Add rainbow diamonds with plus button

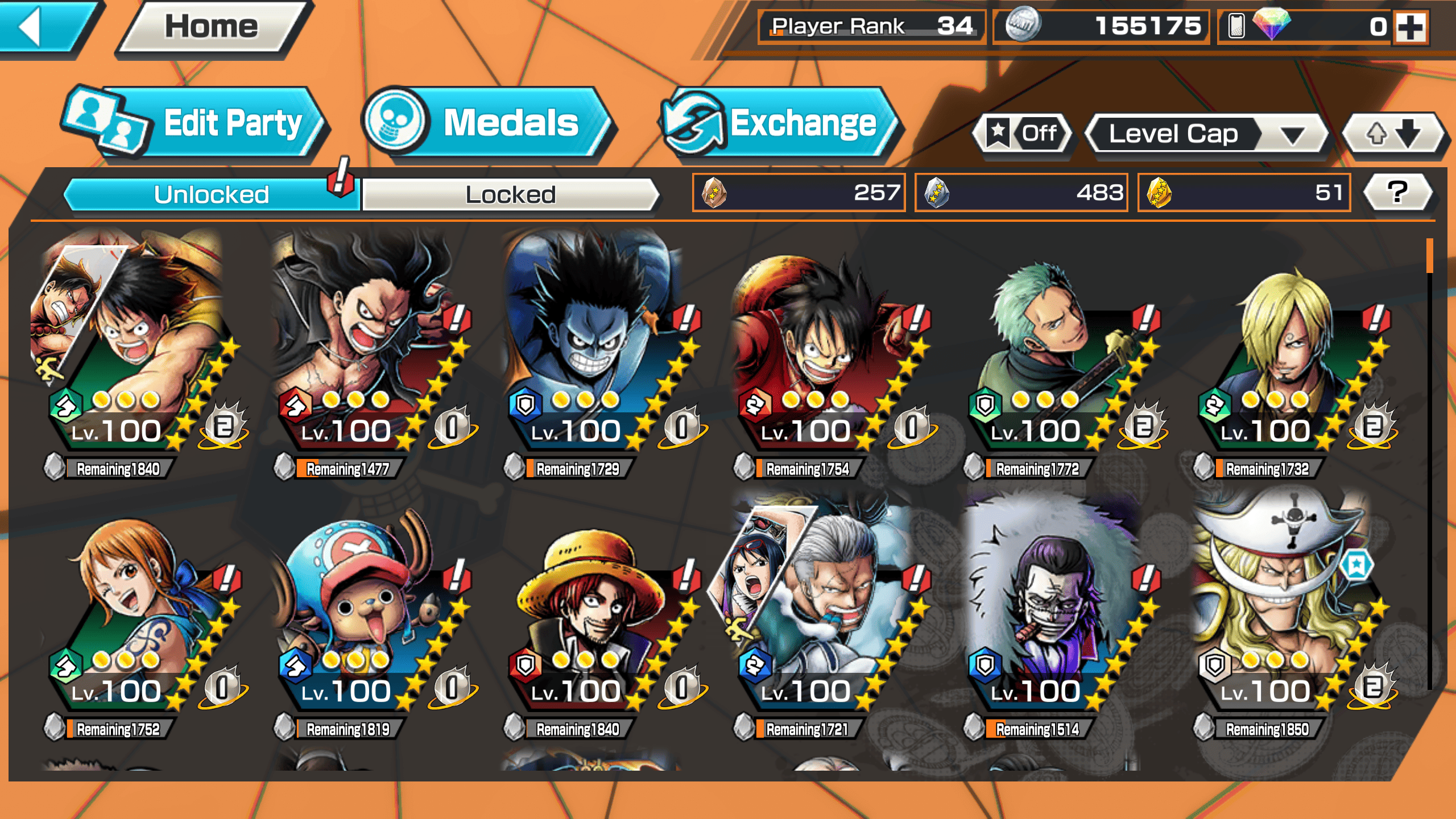pos(1411,27)
